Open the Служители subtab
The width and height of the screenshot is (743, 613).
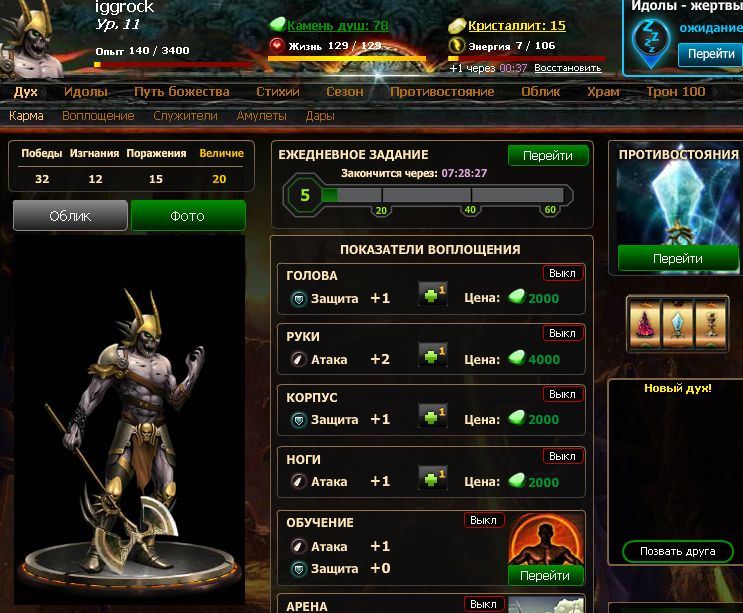pyautogui.click(x=185, y=116)
